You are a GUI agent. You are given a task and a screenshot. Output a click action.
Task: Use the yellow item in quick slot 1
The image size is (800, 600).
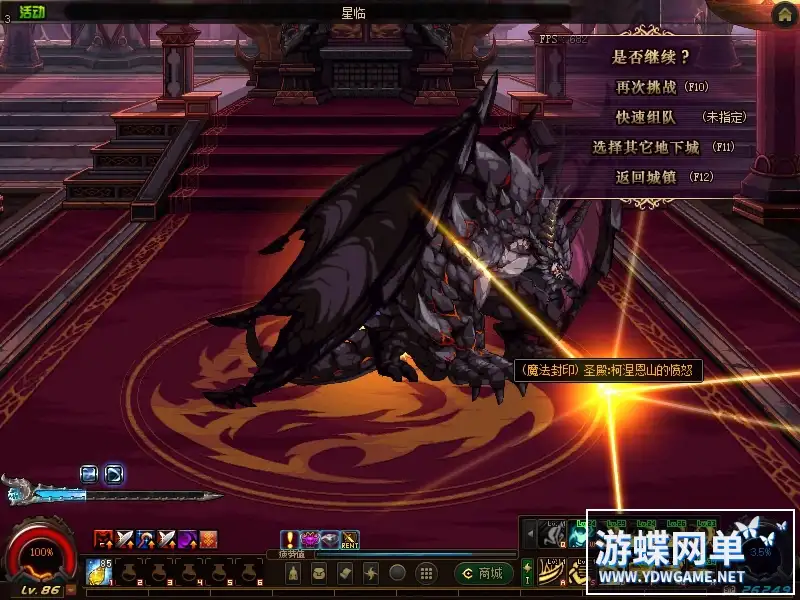pos(99,570)
